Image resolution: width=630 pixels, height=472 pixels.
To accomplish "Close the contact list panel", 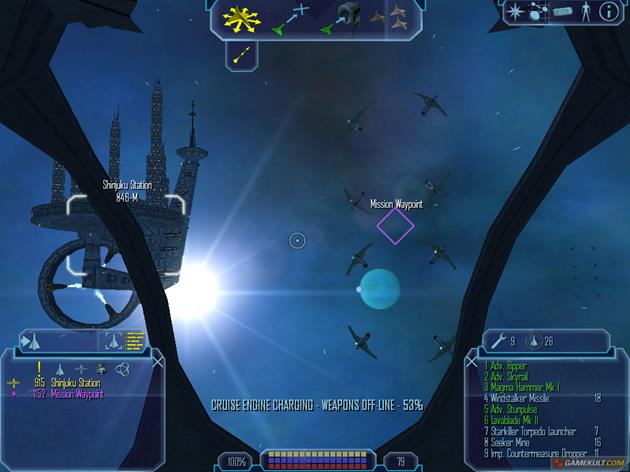I will click(x=157, y=361).
